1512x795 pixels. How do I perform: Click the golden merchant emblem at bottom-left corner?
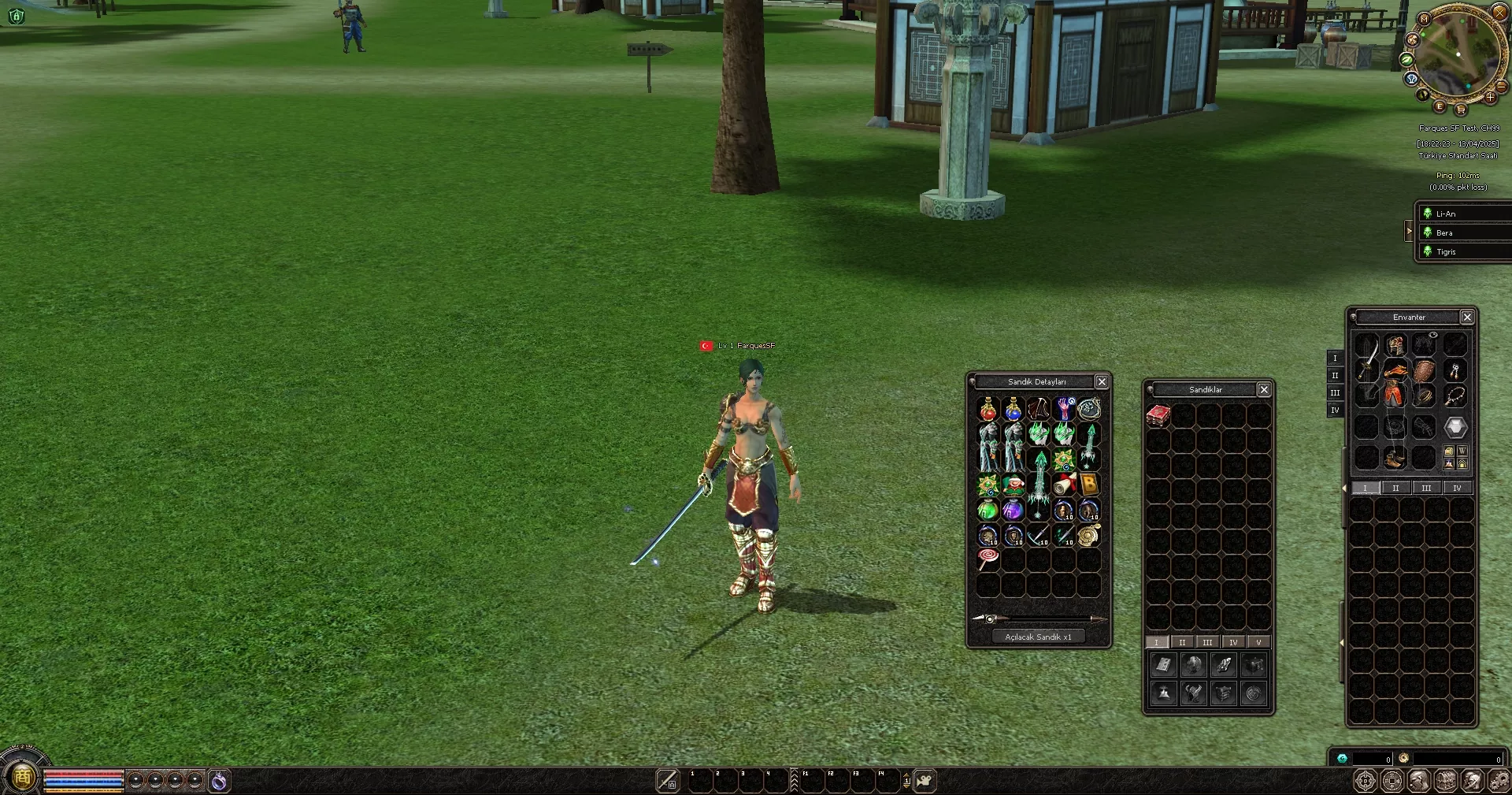pos(22,778)
